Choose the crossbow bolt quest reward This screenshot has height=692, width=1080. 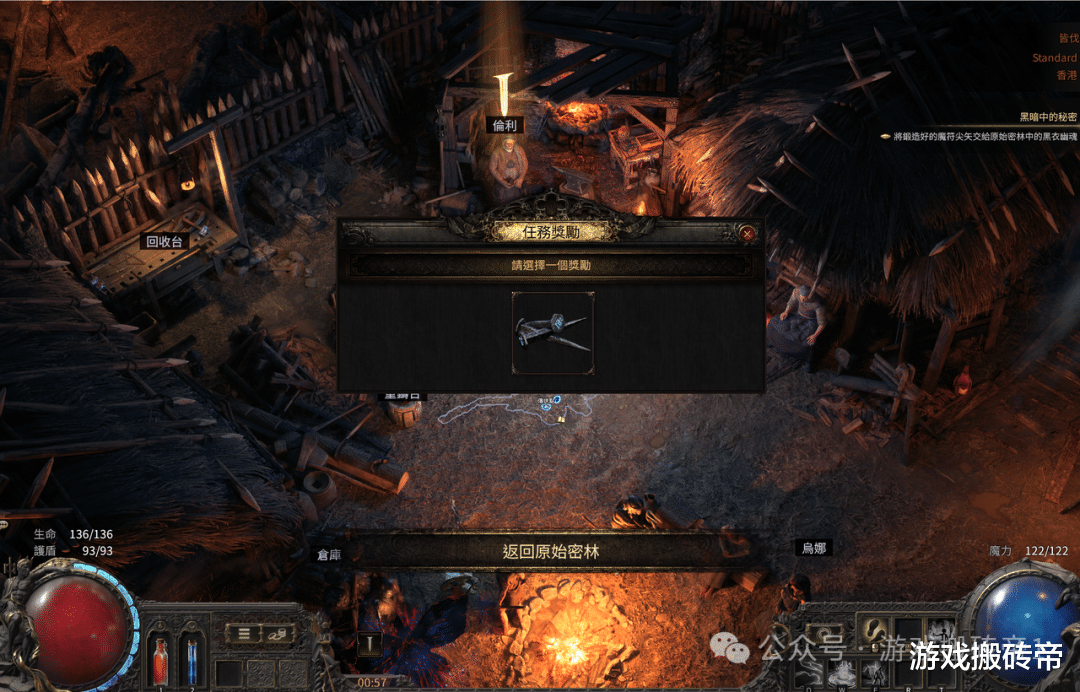click(553, 333)
